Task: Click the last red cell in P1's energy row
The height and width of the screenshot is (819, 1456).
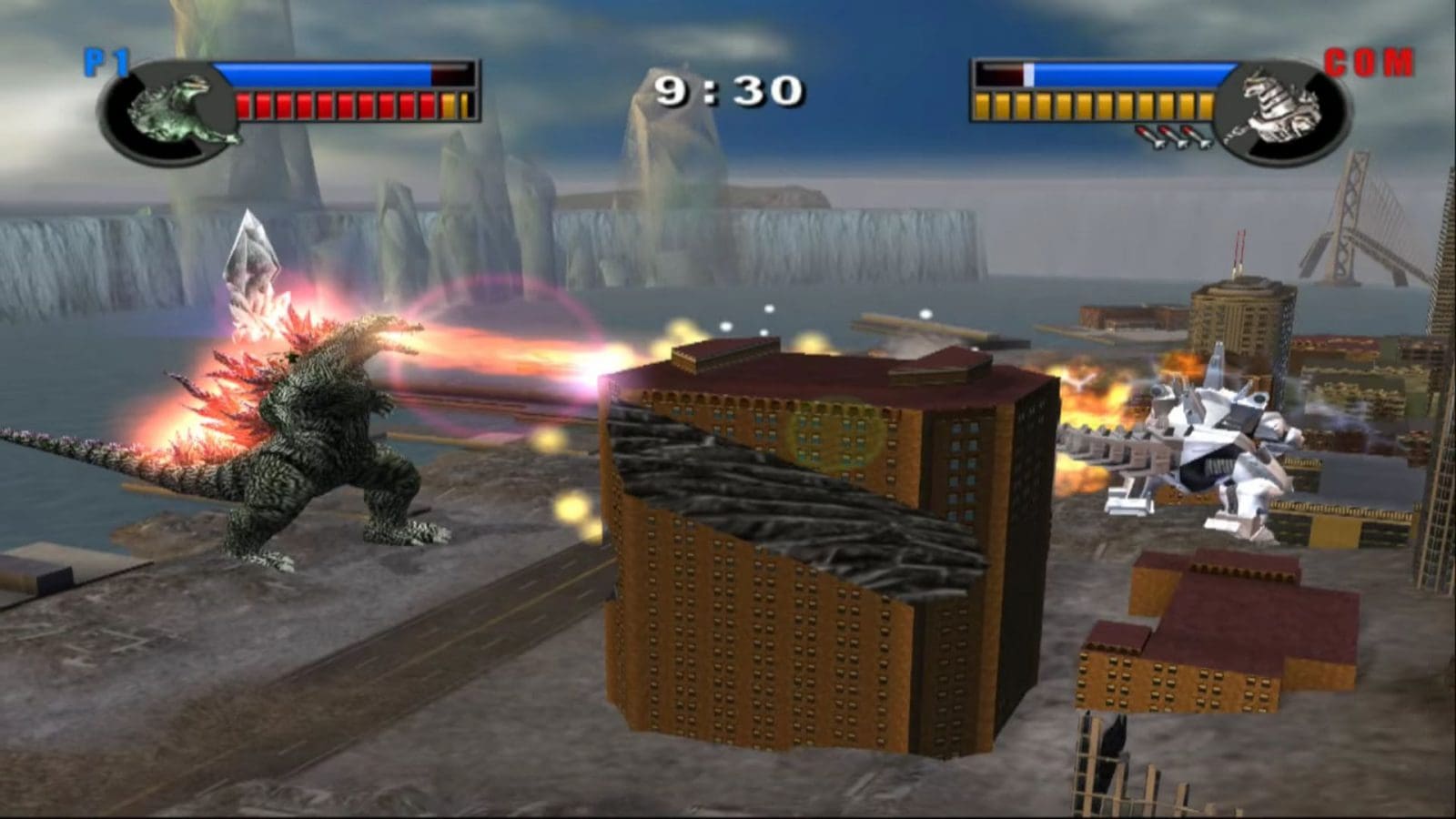Action: (x=425, y=106)
